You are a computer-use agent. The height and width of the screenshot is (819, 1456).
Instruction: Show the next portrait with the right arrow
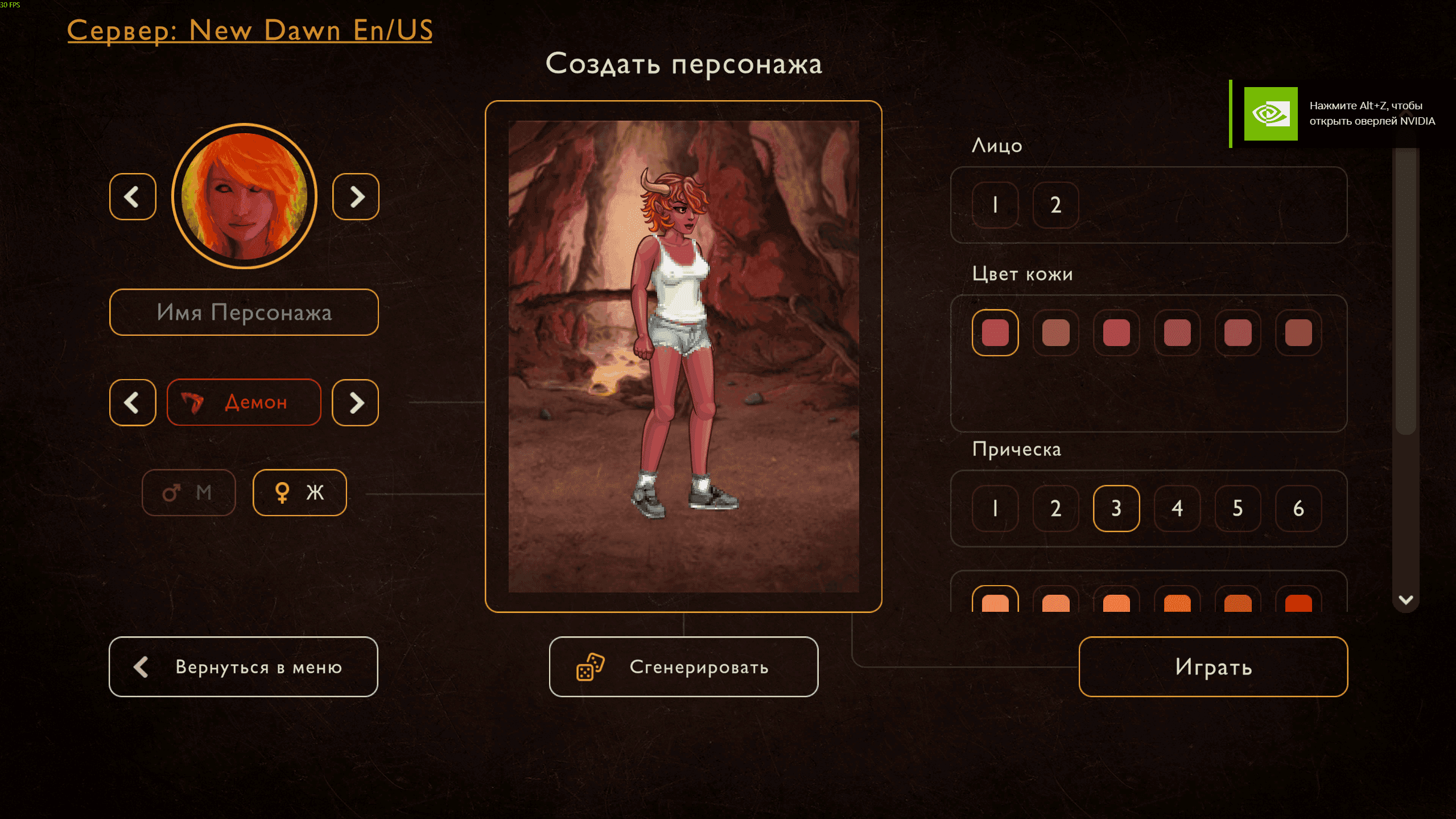(356, 197)
